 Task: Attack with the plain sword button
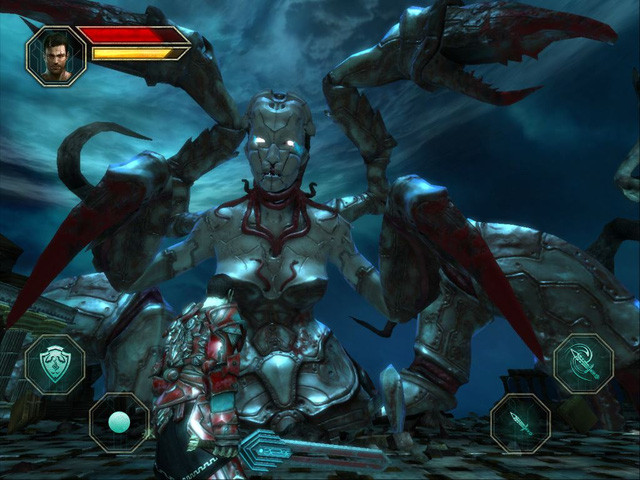pos(520,422)
